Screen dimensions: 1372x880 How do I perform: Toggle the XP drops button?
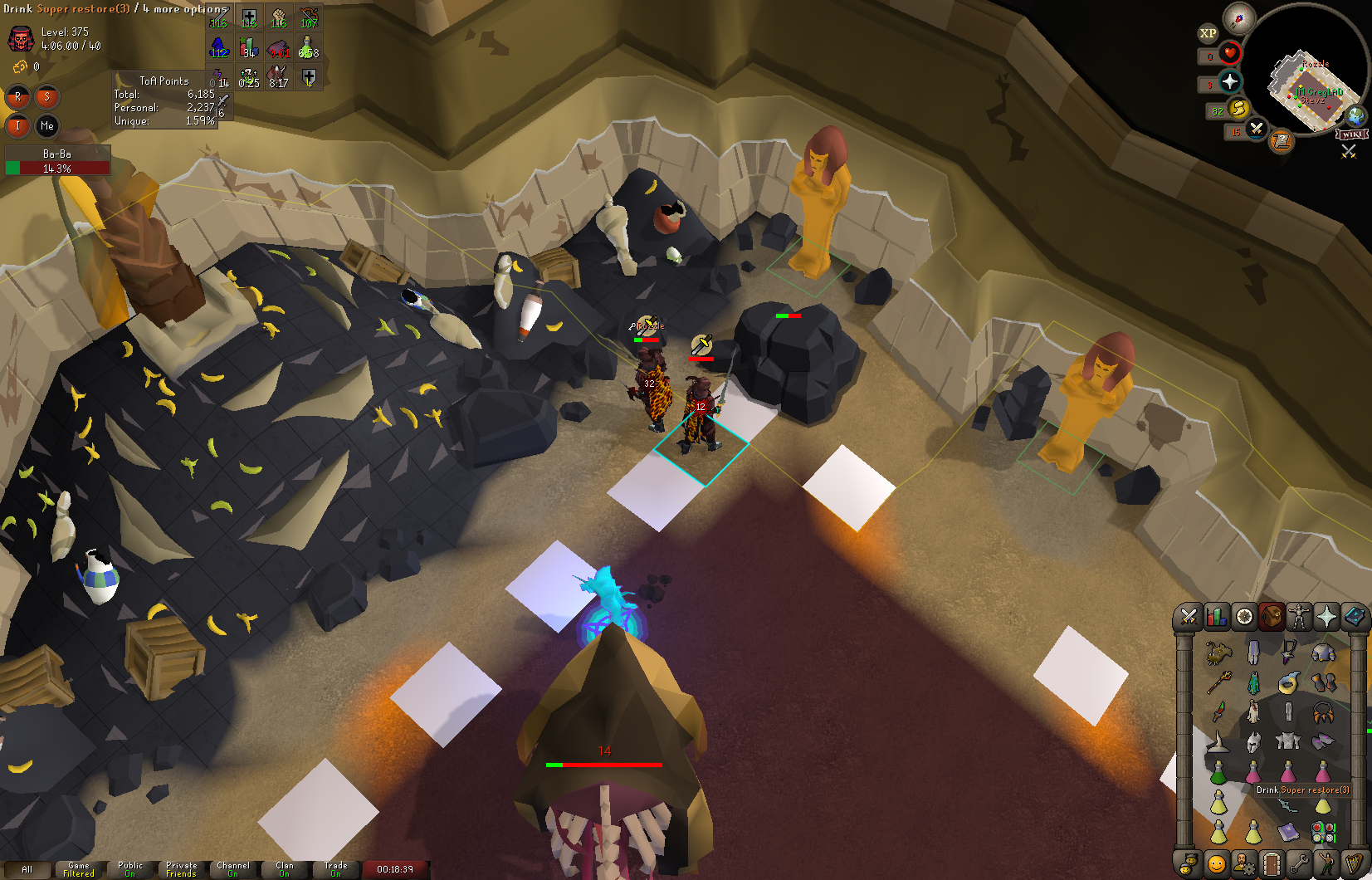pos(1208,33)
